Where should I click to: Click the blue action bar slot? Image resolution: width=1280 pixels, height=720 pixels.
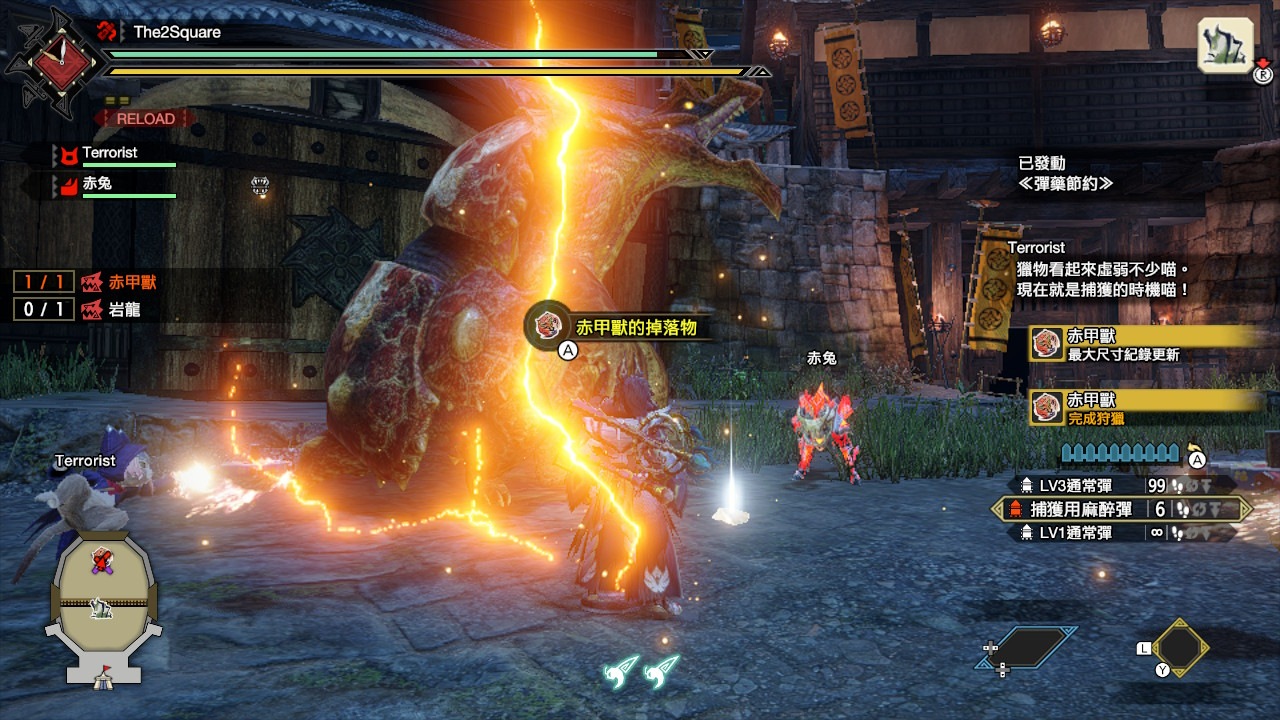[x=1028, y=647]
